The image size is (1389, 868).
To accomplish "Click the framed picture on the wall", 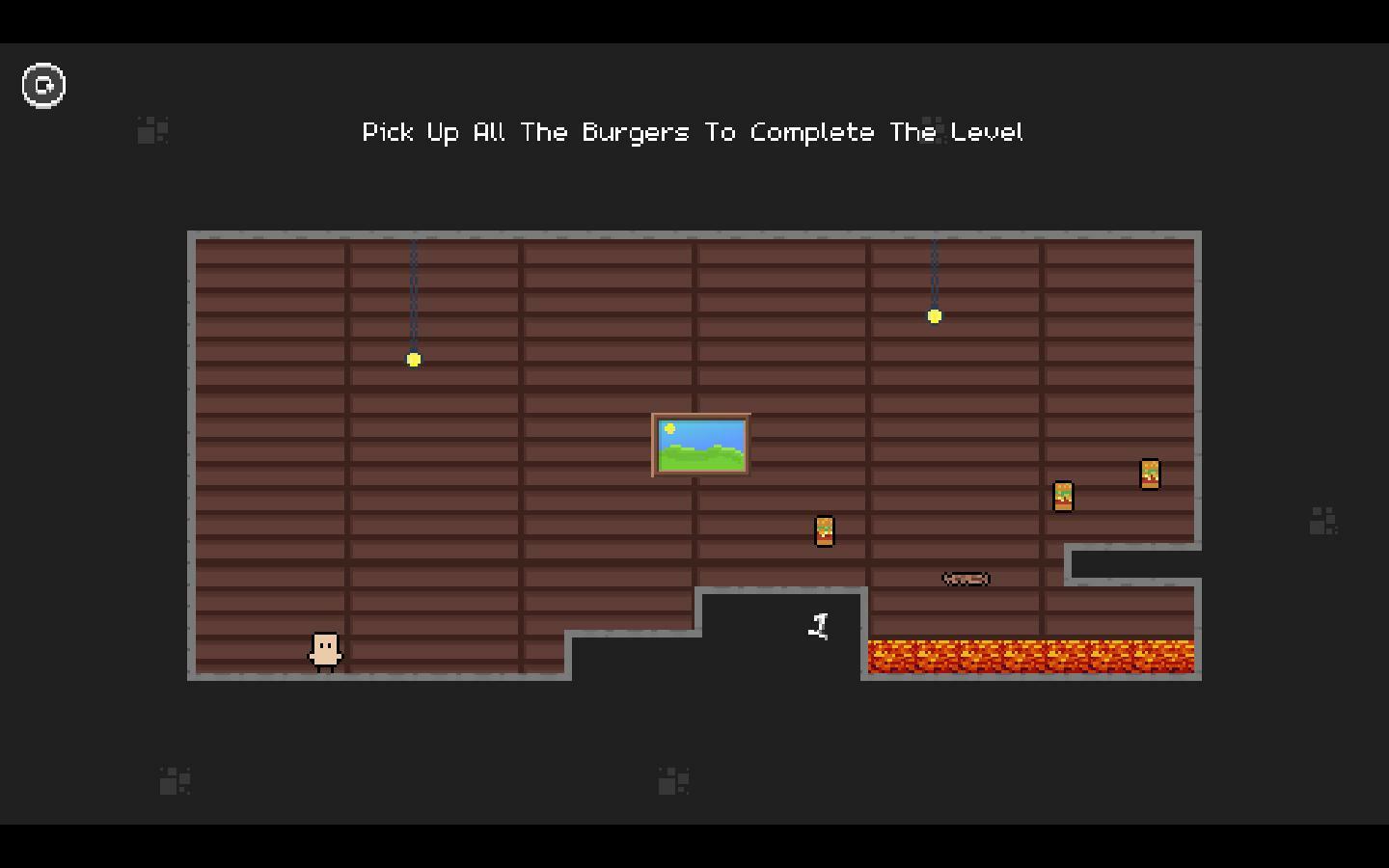I will [x=701, y=444].
